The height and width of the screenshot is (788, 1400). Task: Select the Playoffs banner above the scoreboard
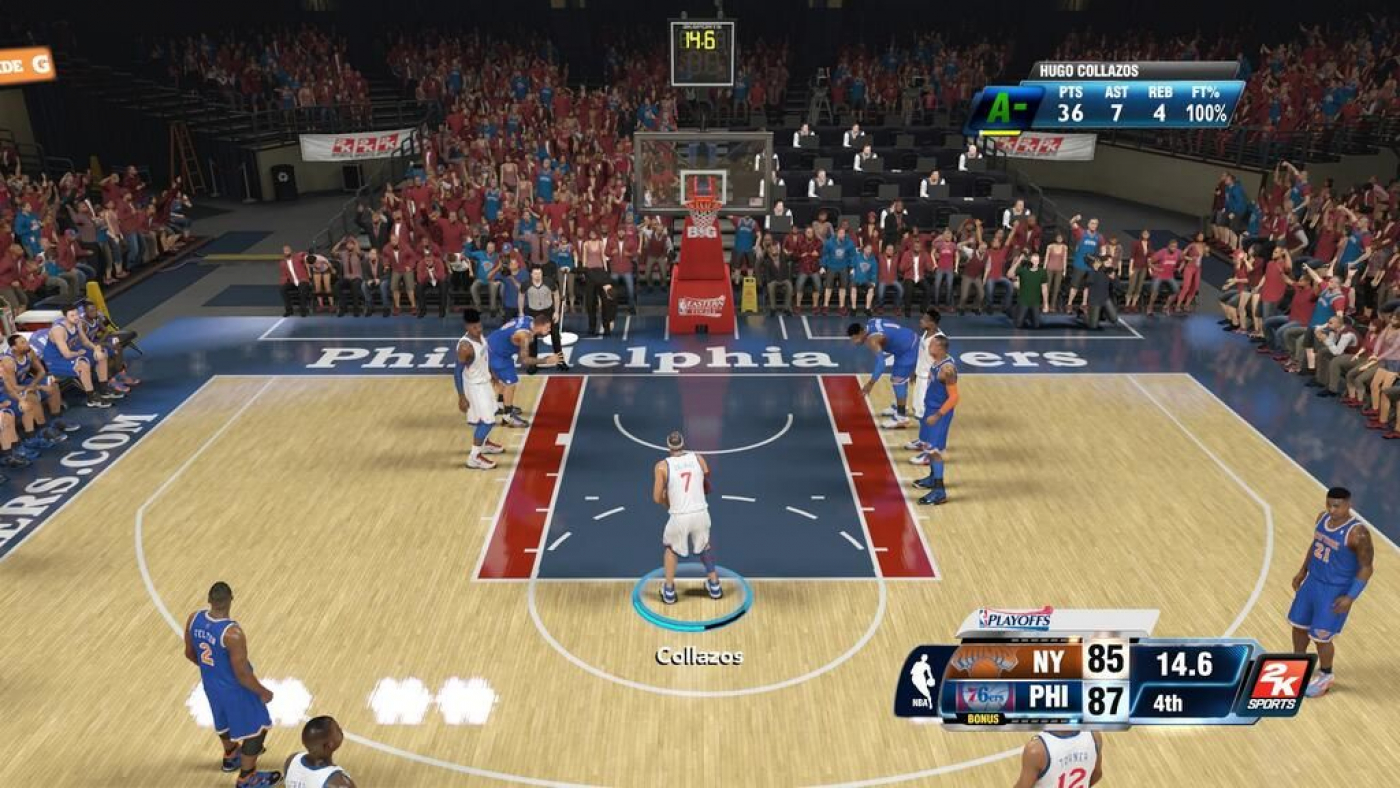click(1016, 620)
